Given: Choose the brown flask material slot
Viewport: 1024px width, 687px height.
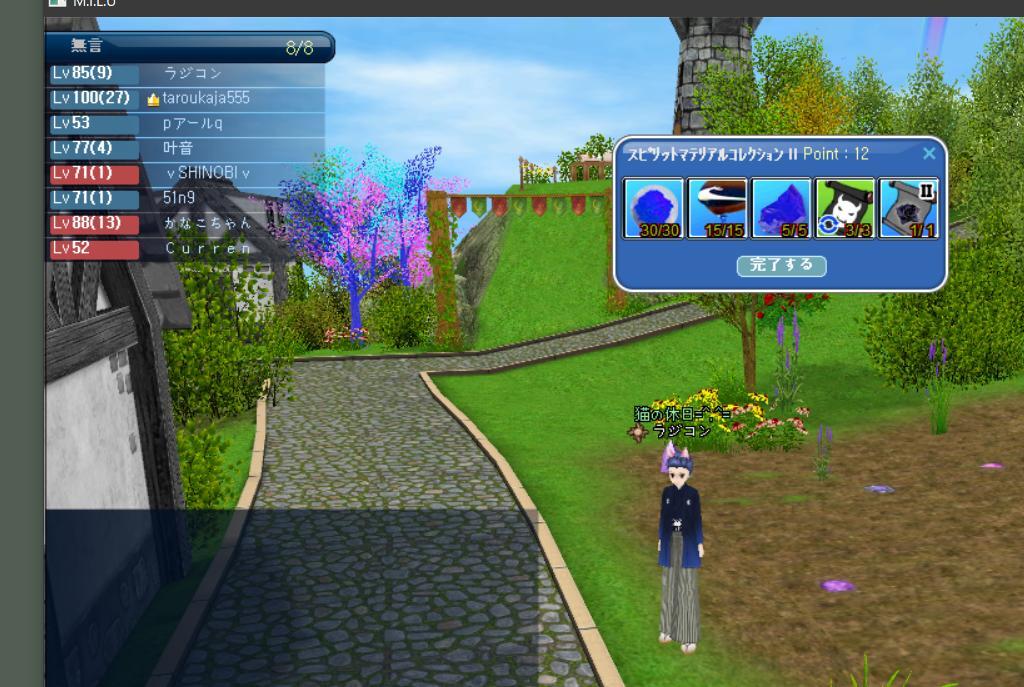Looking at the screenshot, I should (x=717, y=208).
